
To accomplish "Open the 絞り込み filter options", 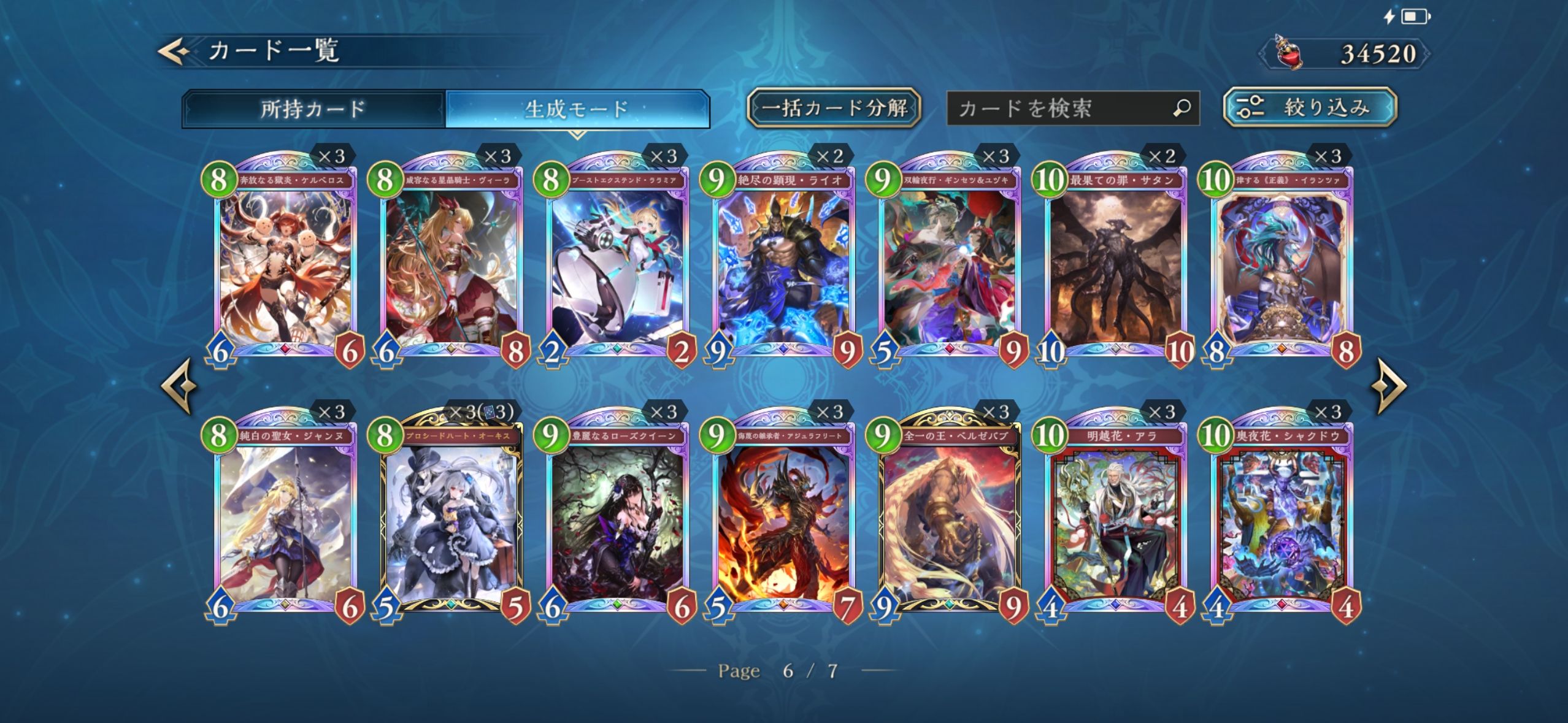I will click(x=1310, y=107).
